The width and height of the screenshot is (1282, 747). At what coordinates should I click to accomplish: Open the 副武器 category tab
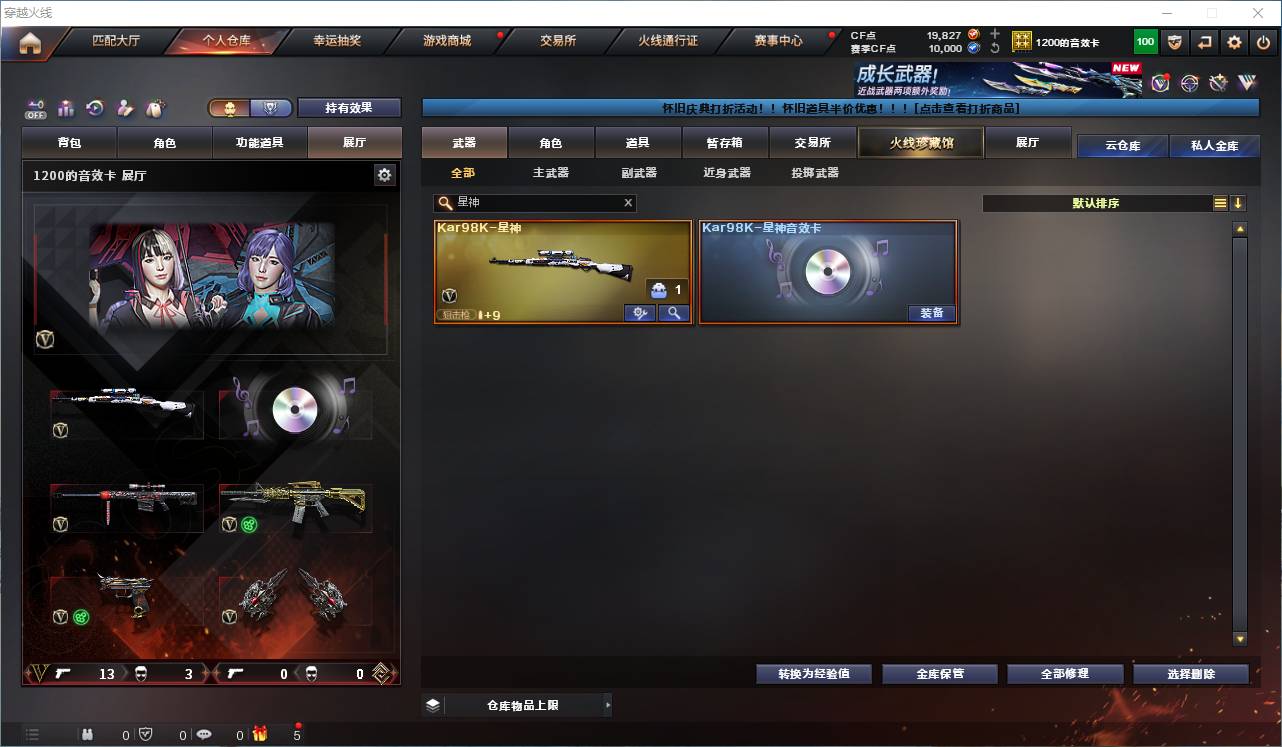pos(637,172)
